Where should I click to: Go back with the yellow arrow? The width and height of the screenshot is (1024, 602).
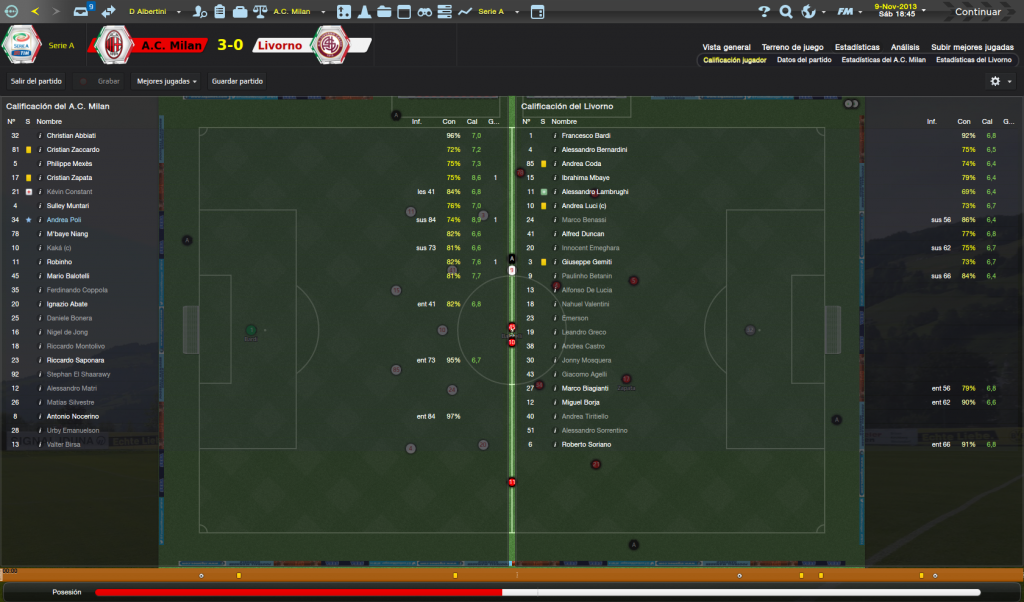point(35,12)
